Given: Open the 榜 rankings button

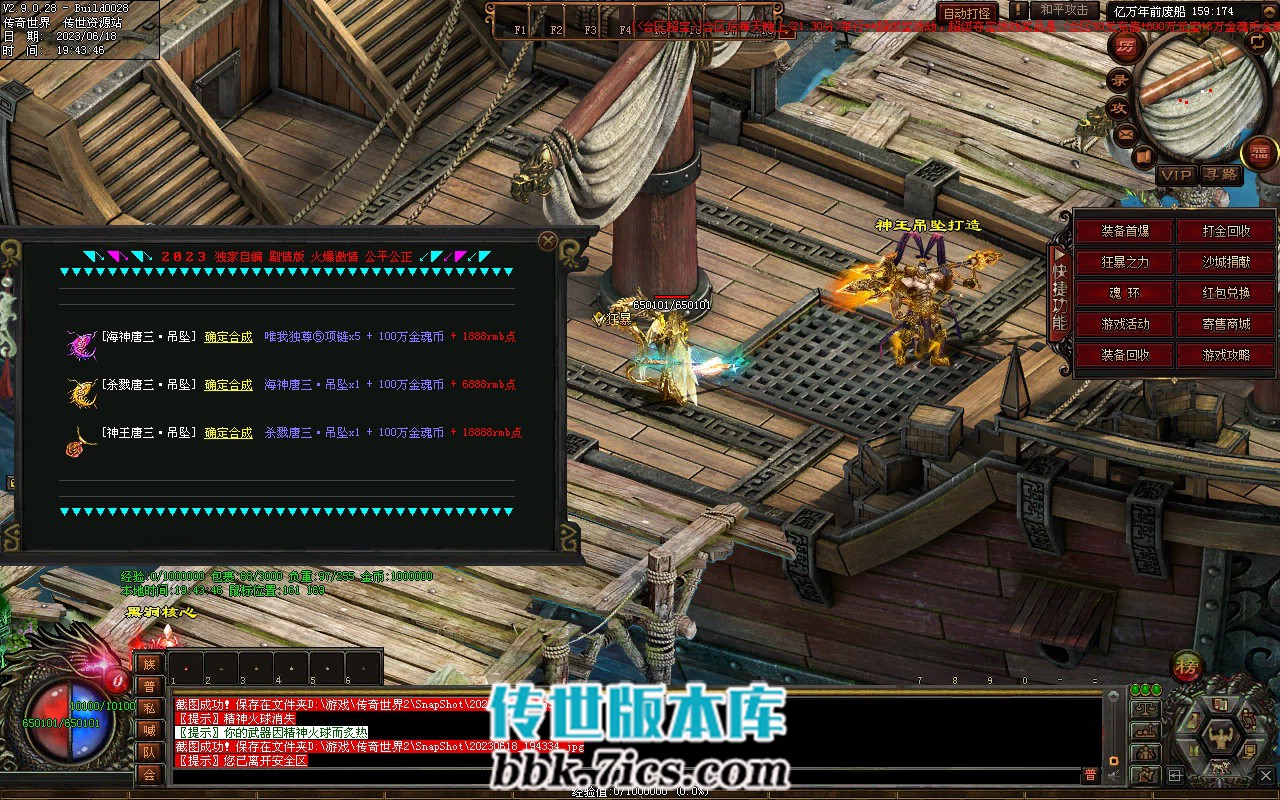Looking at the screenshot, I should point(1188,666).
